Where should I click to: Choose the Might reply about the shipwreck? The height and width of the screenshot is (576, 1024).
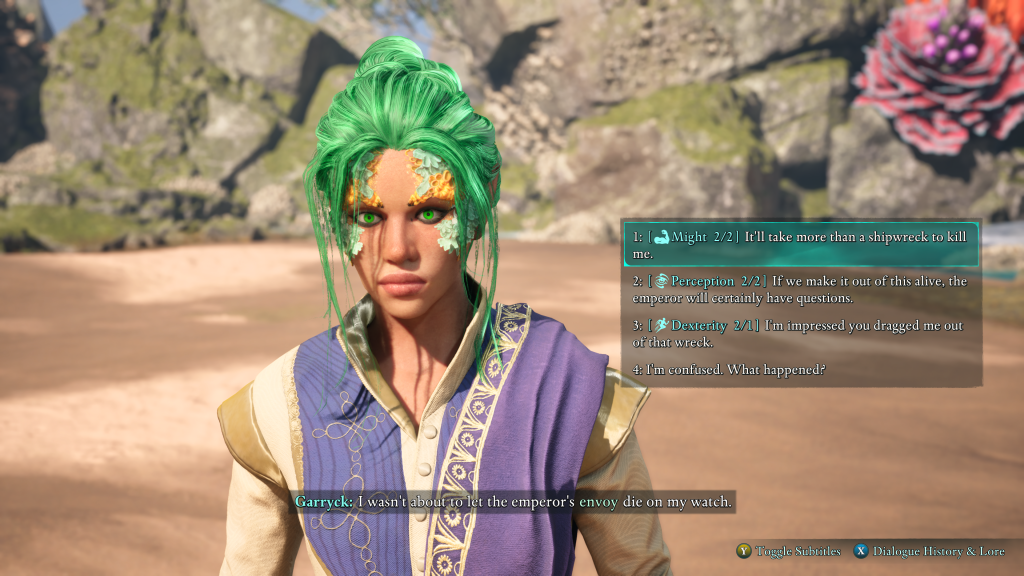click(800, 245)
